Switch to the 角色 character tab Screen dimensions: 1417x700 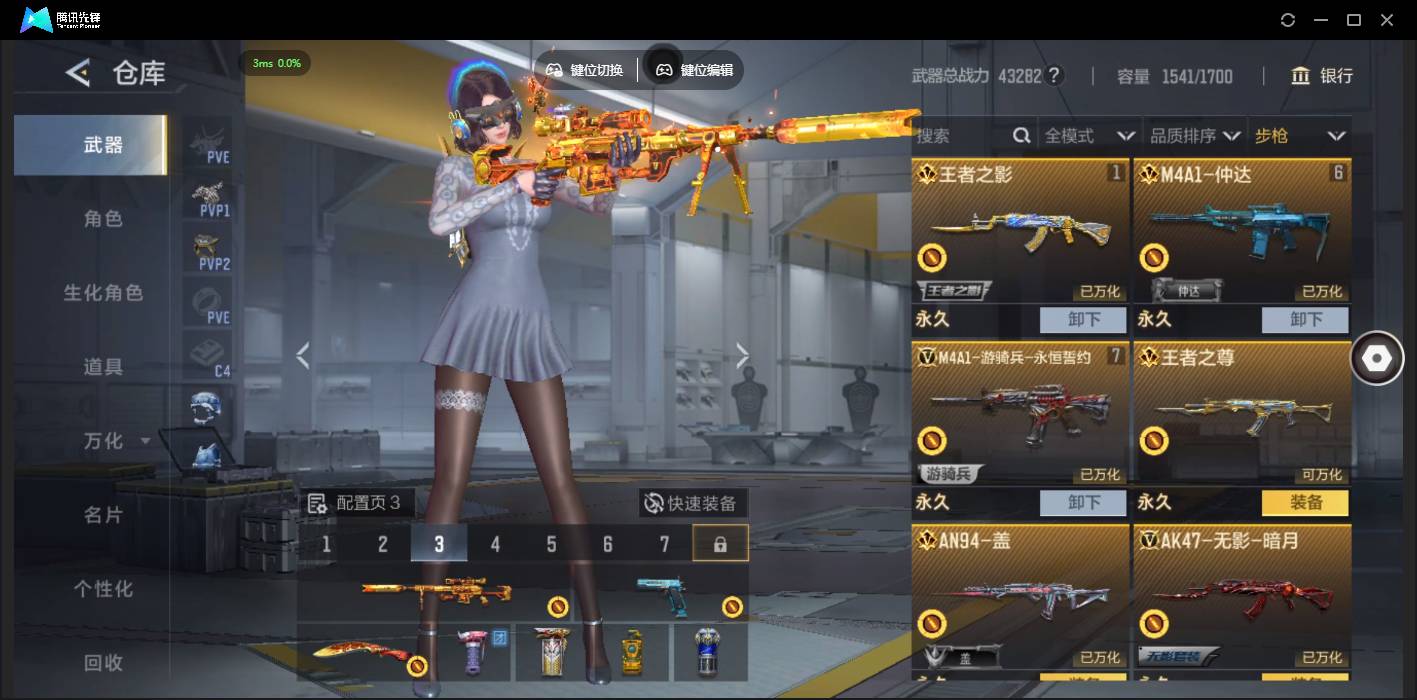click(x=103, y=219)
